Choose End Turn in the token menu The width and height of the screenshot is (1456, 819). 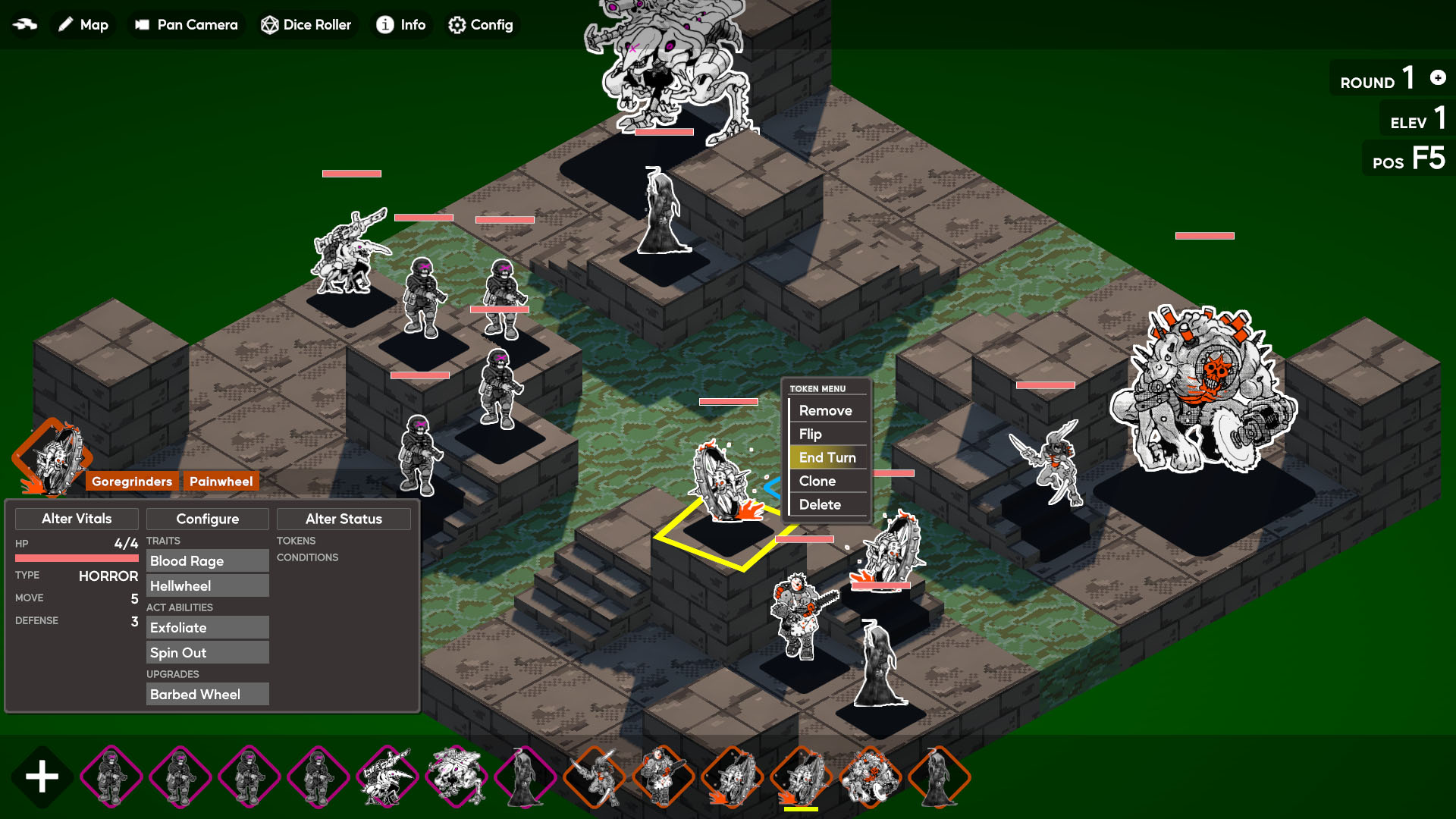click(827, 457)
